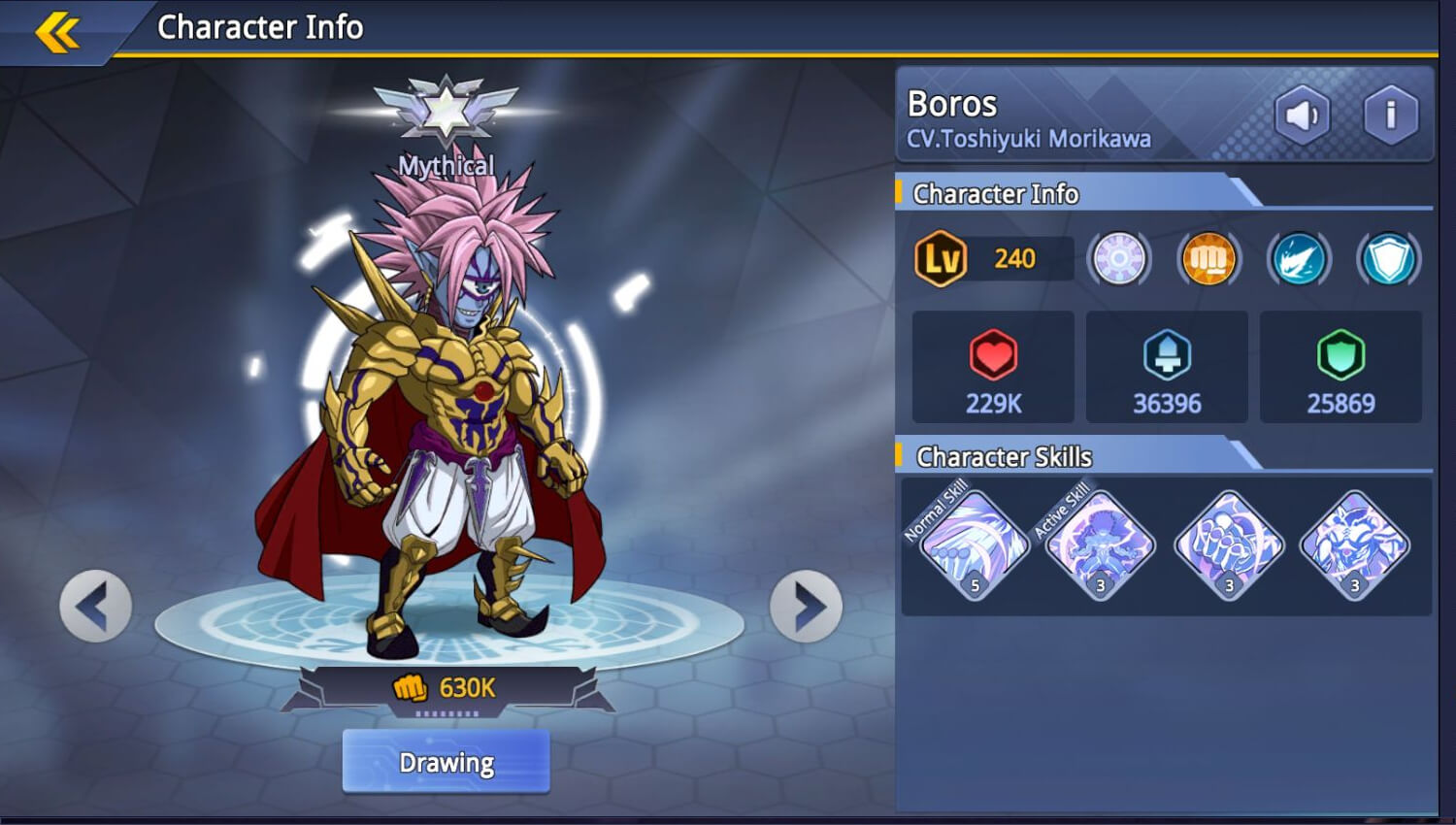Click the red heart HP 229K badge
Viewport: 1456px width, 825px height.
click(x=992, y=368)
